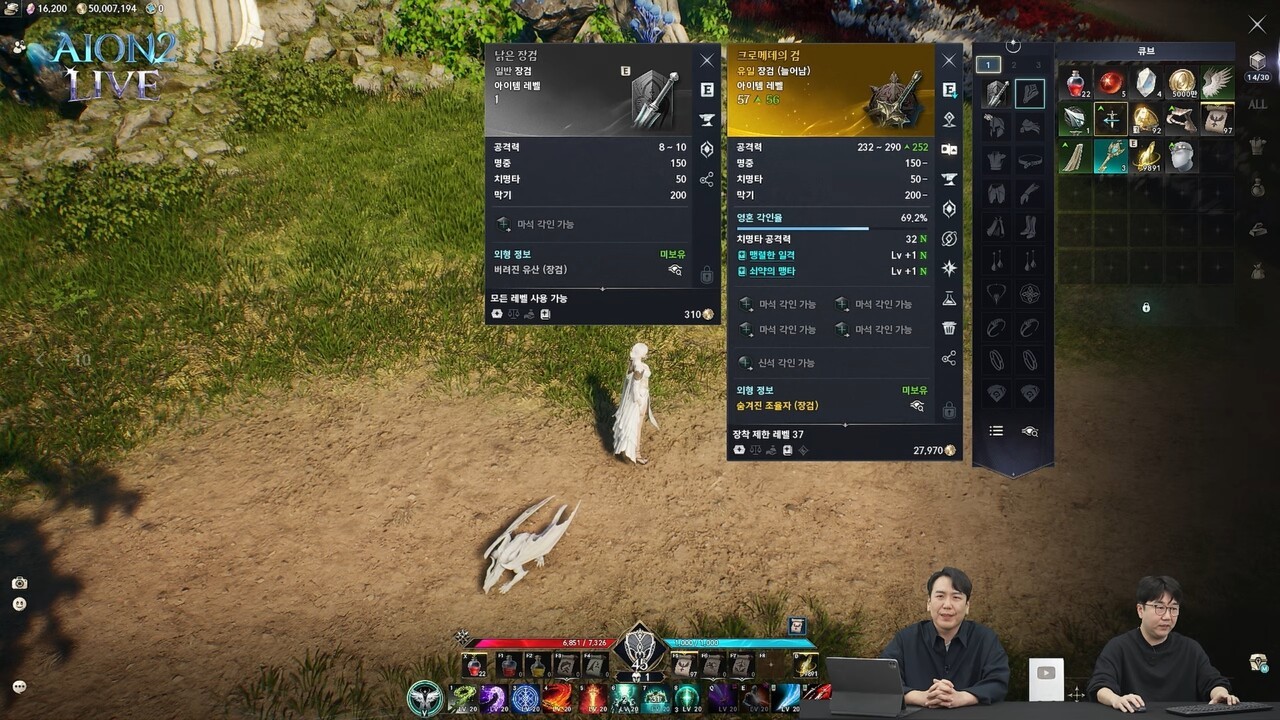Image resolution: width=1280 pixels, height=720 pixels.
Task: Select the gold coin item
Action: click(1182, 83)
